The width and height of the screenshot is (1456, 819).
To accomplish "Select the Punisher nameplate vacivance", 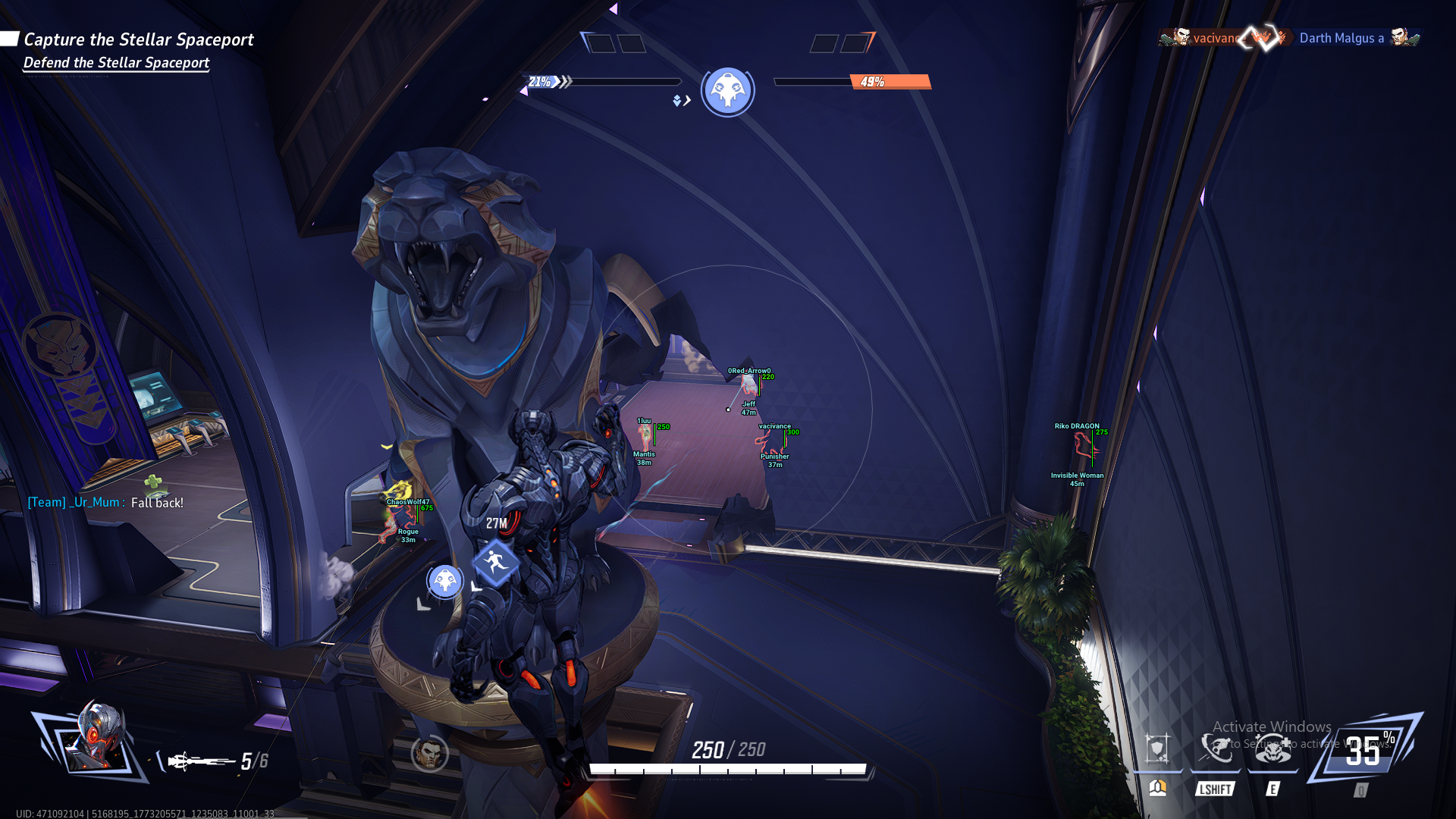I will 774,426.
